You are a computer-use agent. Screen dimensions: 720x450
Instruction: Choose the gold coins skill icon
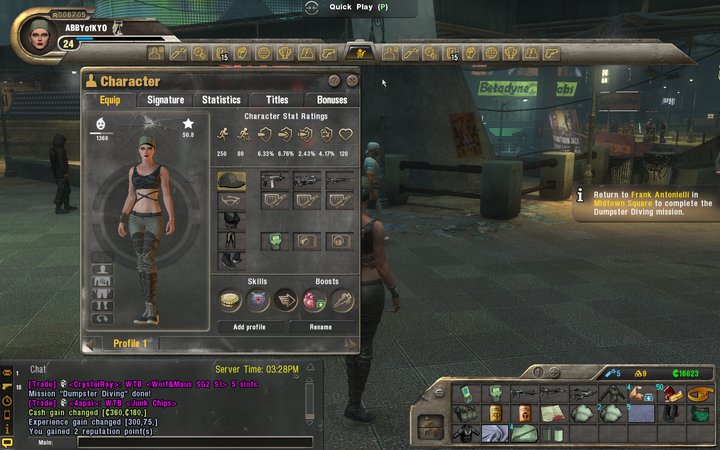[231, 300]
